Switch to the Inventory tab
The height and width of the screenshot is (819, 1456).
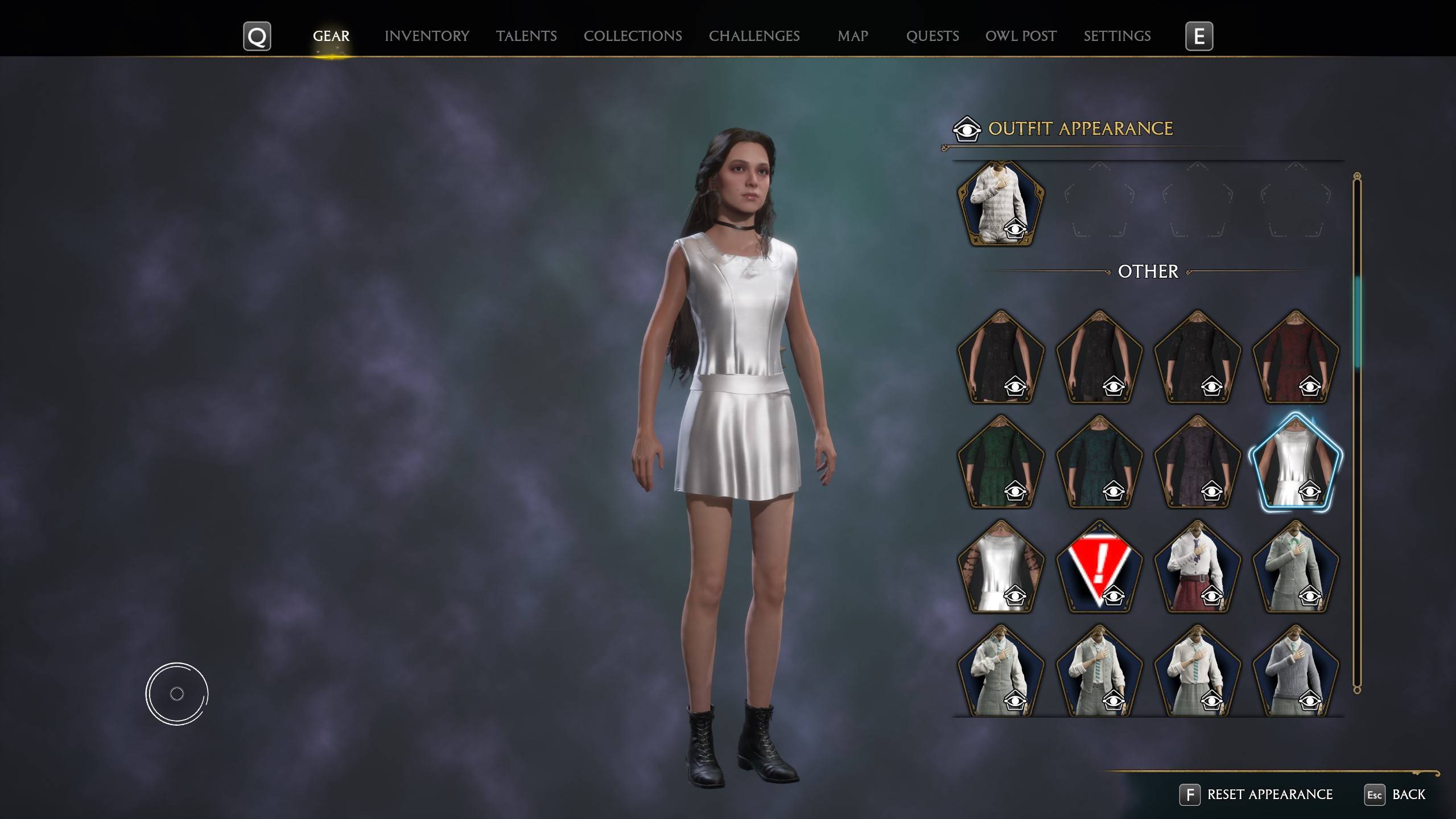tap(427, 36)
